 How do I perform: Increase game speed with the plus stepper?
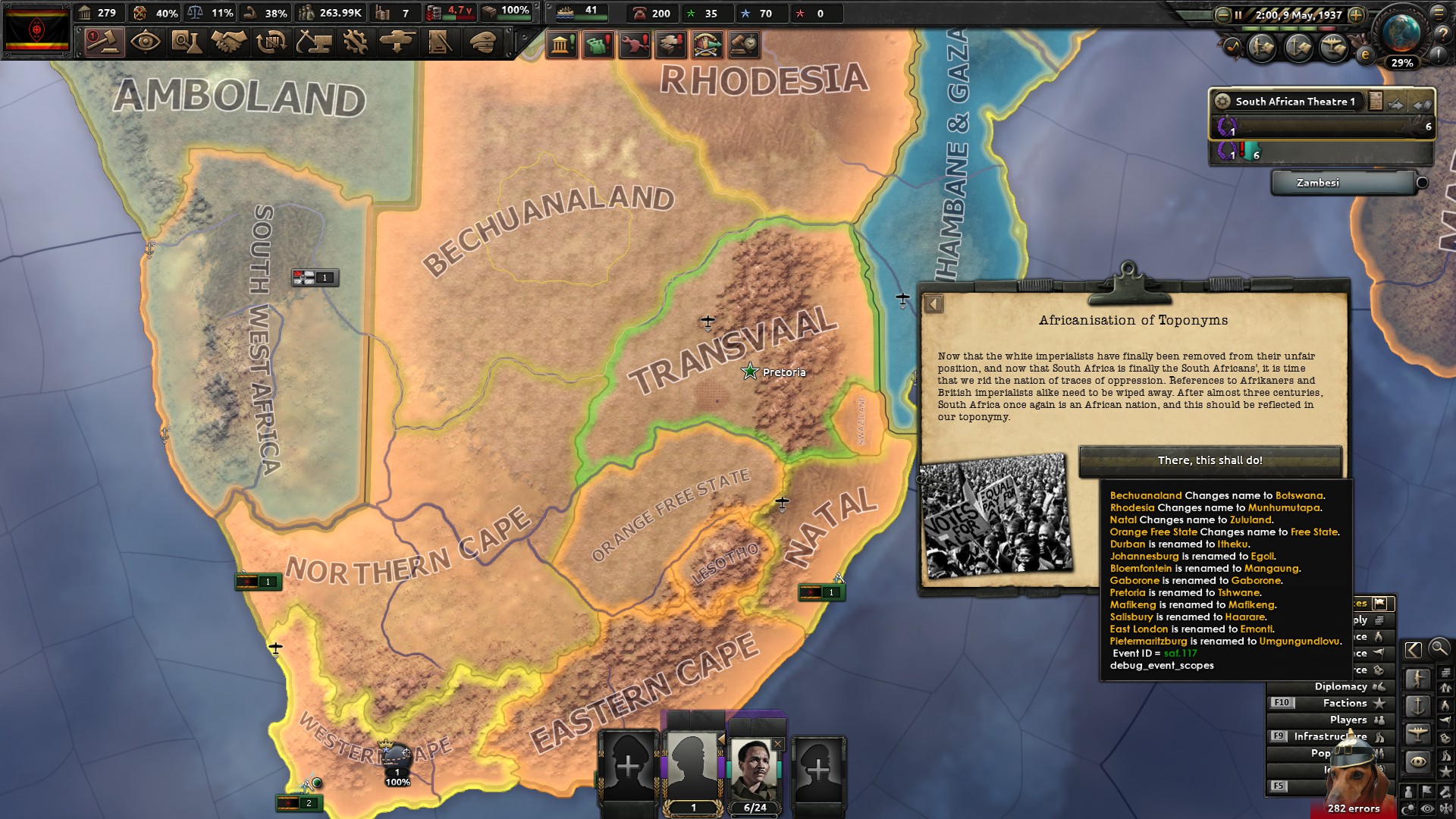1356,14
